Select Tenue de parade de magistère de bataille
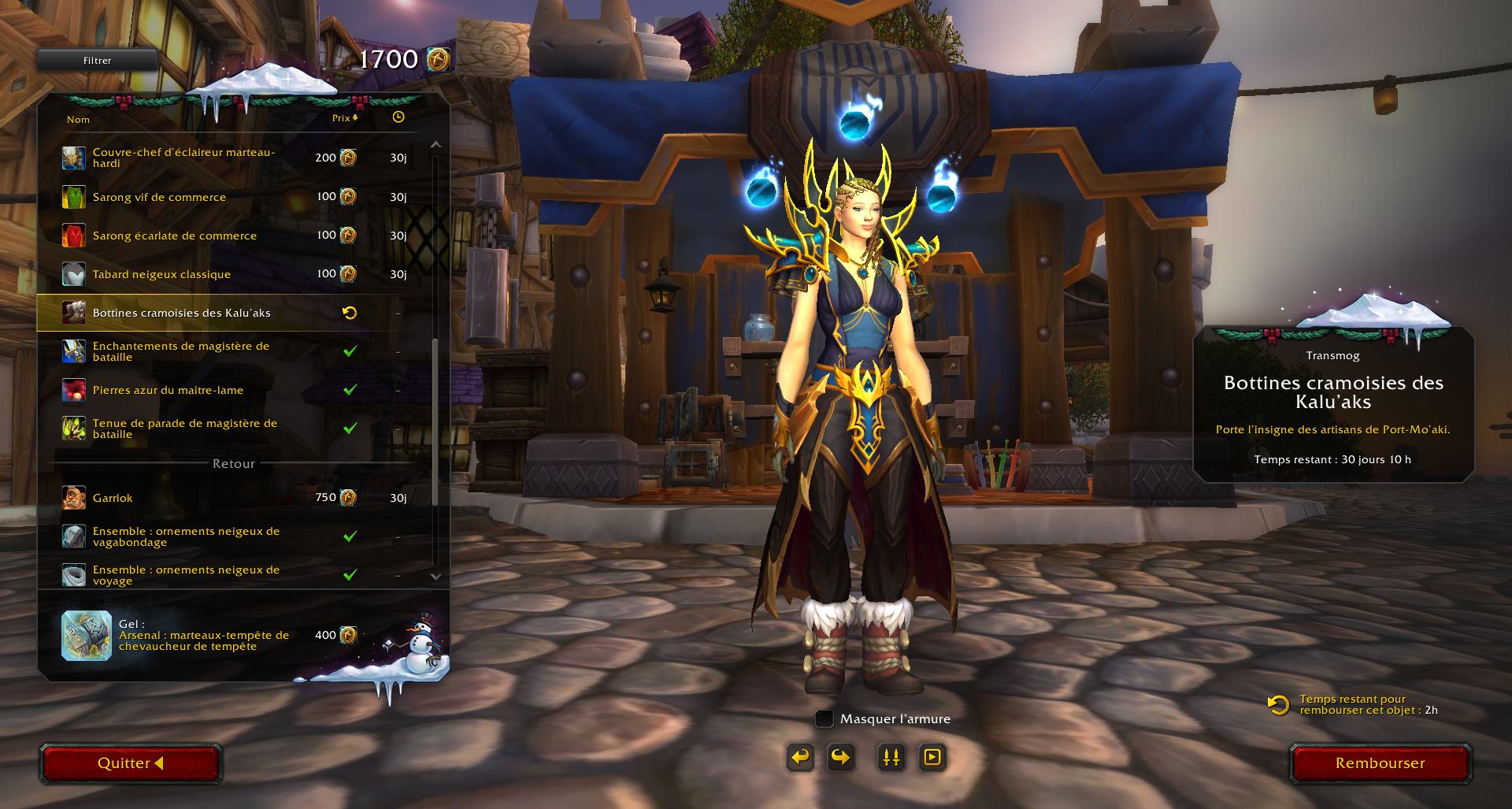The image size is (1512, 809). click(184, 429)
